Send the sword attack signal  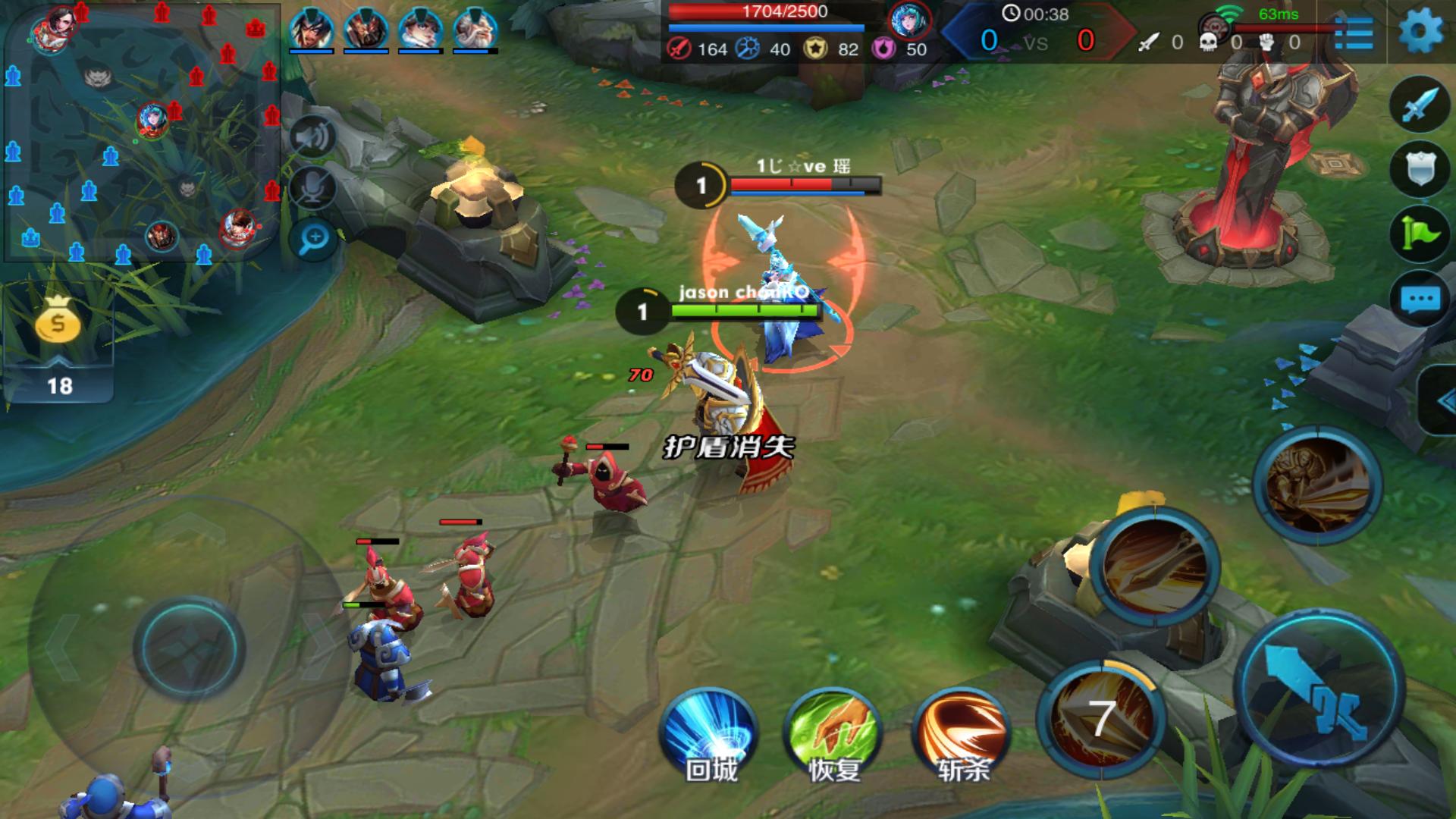(1419, 104)
